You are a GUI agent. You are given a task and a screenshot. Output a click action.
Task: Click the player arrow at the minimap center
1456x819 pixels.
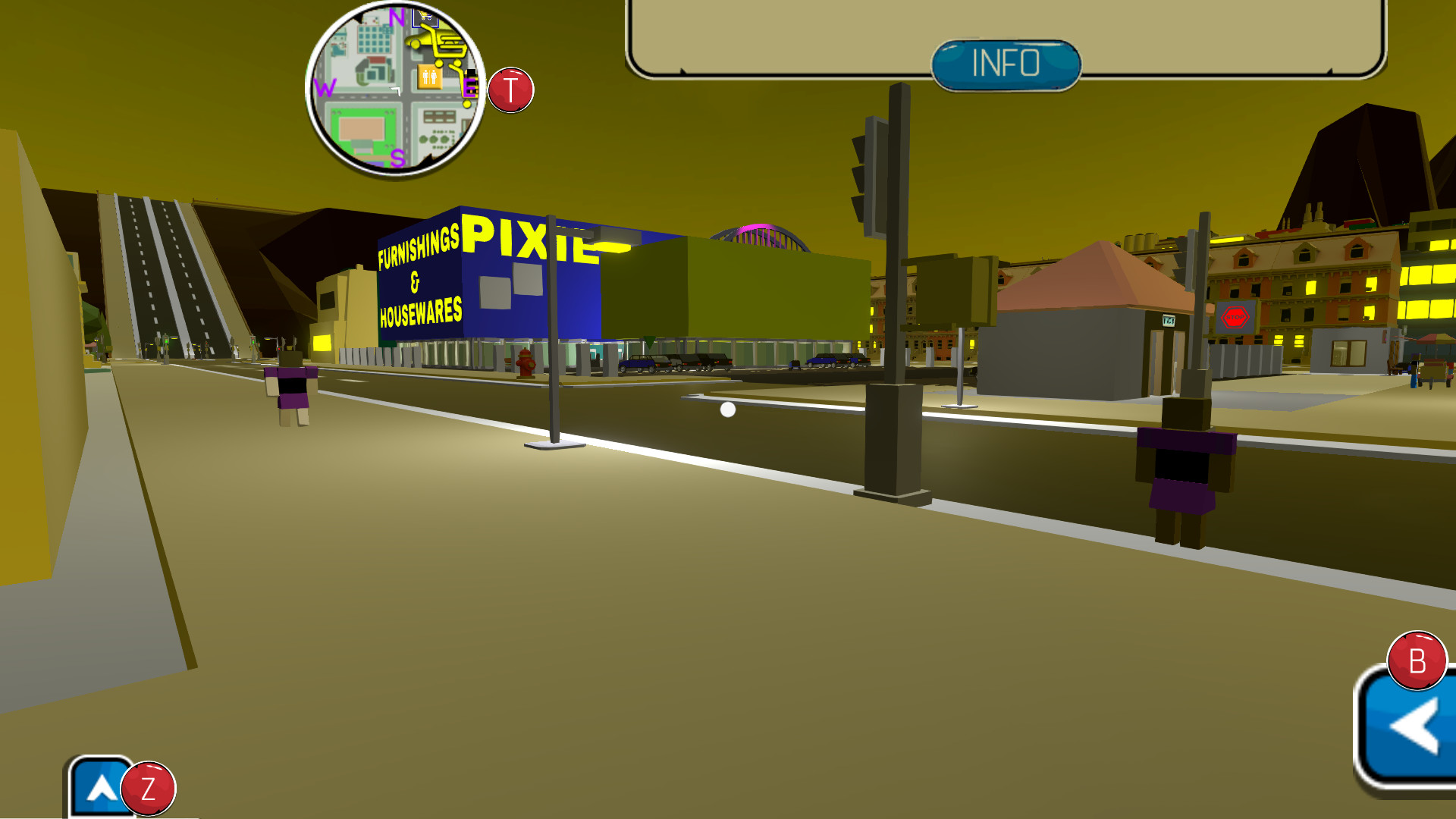click(396, 91)
